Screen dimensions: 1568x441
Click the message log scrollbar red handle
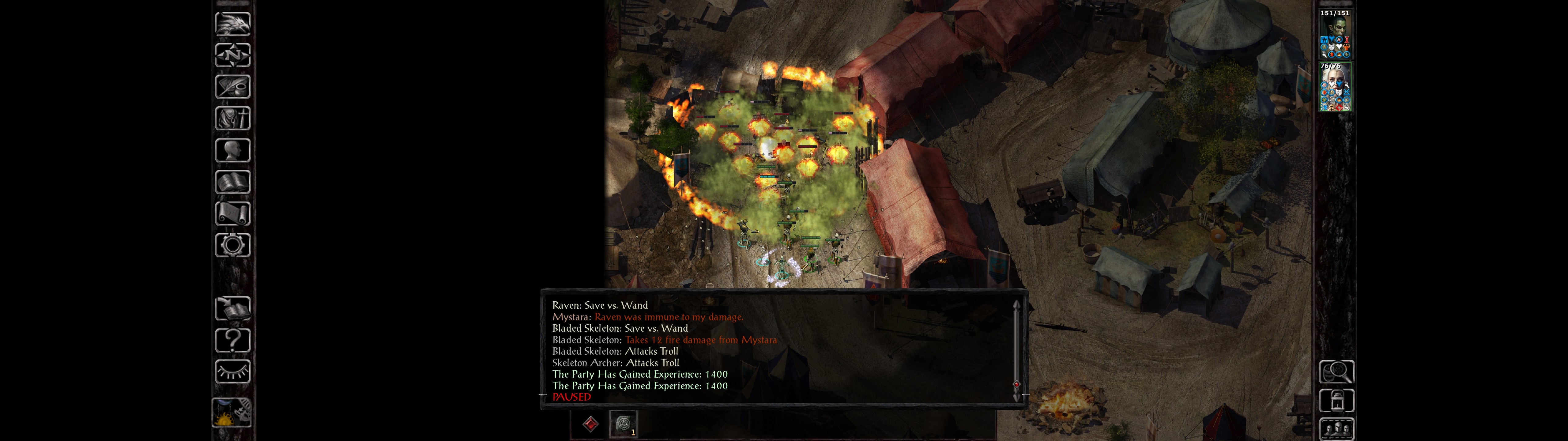1016,384
